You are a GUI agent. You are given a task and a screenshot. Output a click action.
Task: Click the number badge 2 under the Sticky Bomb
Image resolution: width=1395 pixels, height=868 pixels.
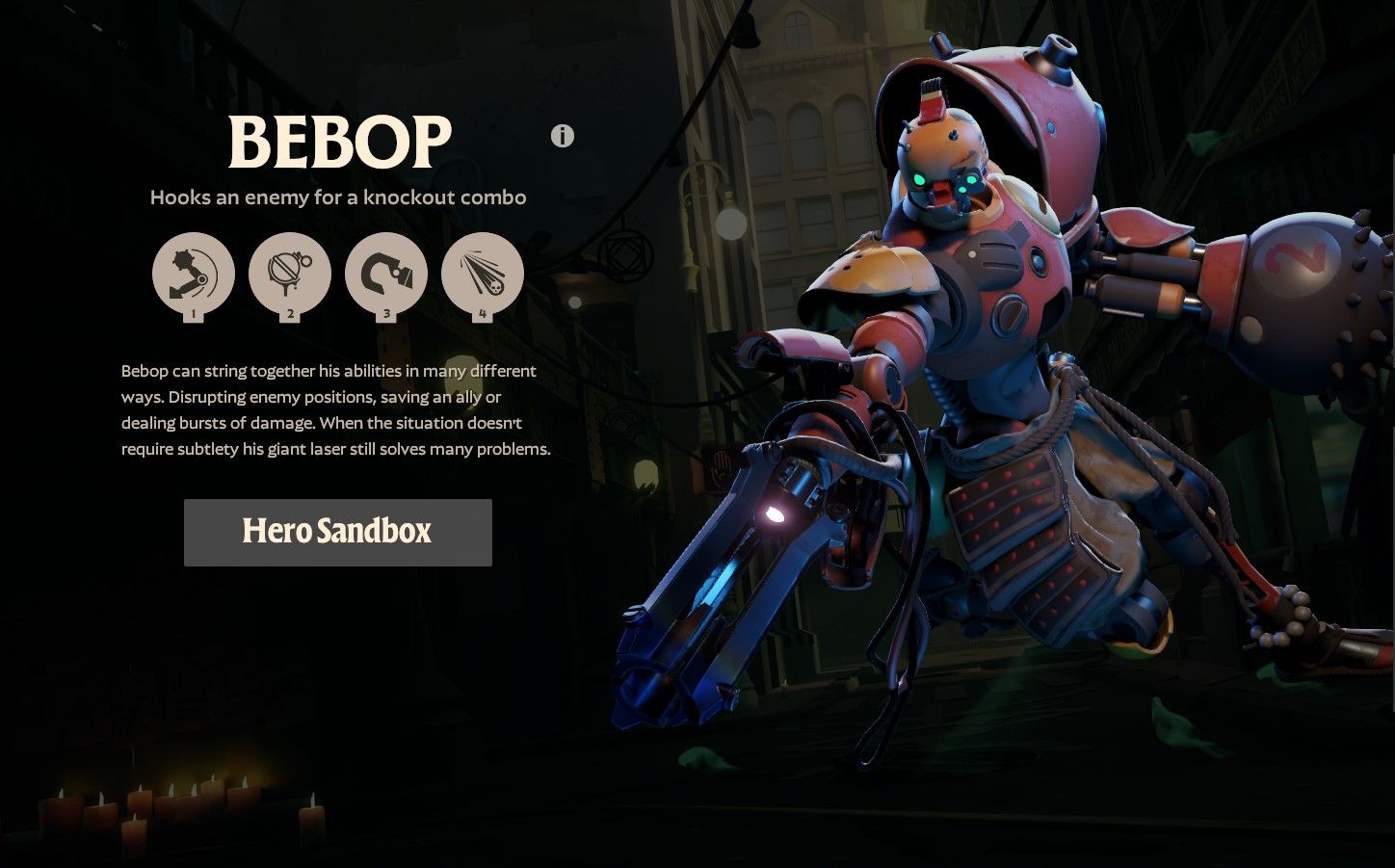pyautogui.click(x=290, y=314)
